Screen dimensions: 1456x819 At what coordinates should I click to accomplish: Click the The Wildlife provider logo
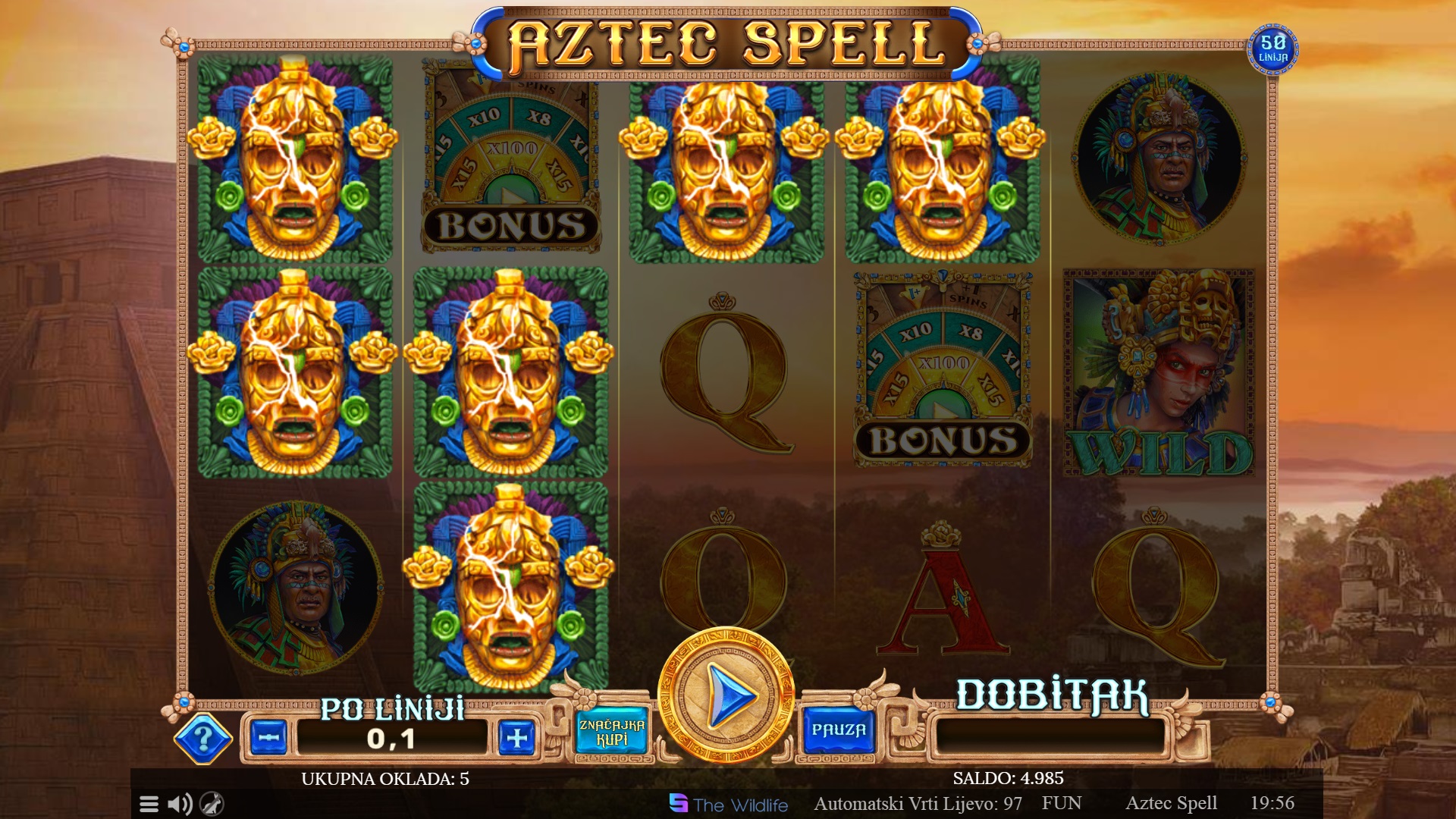point(729,804)
